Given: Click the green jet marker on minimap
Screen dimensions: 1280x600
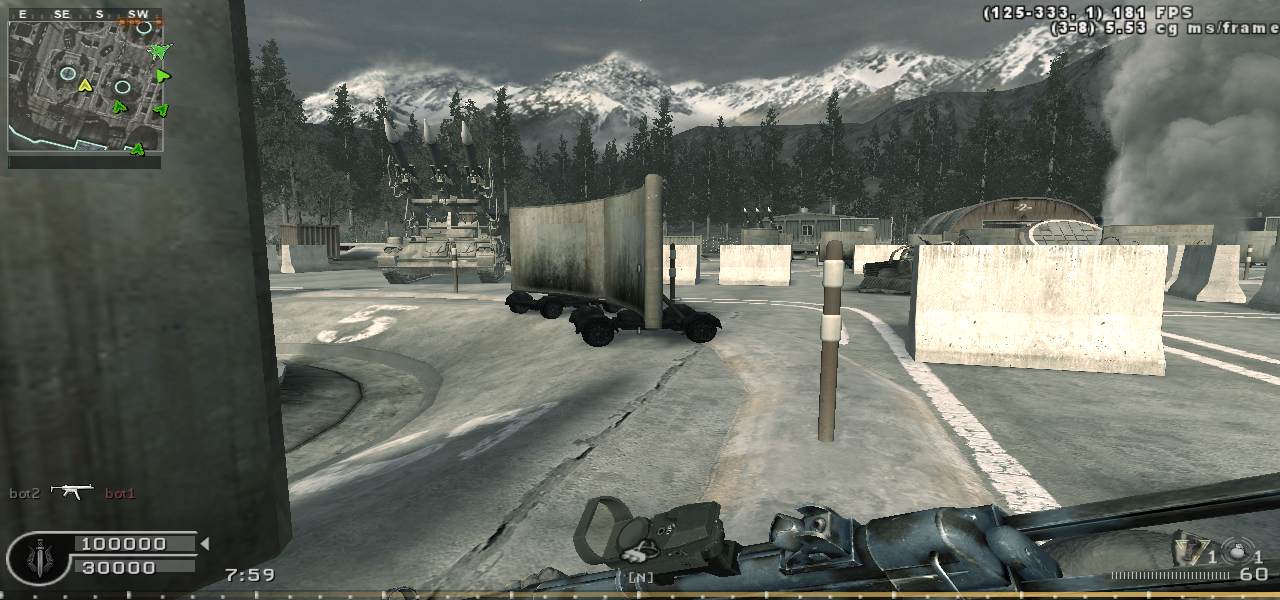Looking at the screenshot, I should coord(158,50).
